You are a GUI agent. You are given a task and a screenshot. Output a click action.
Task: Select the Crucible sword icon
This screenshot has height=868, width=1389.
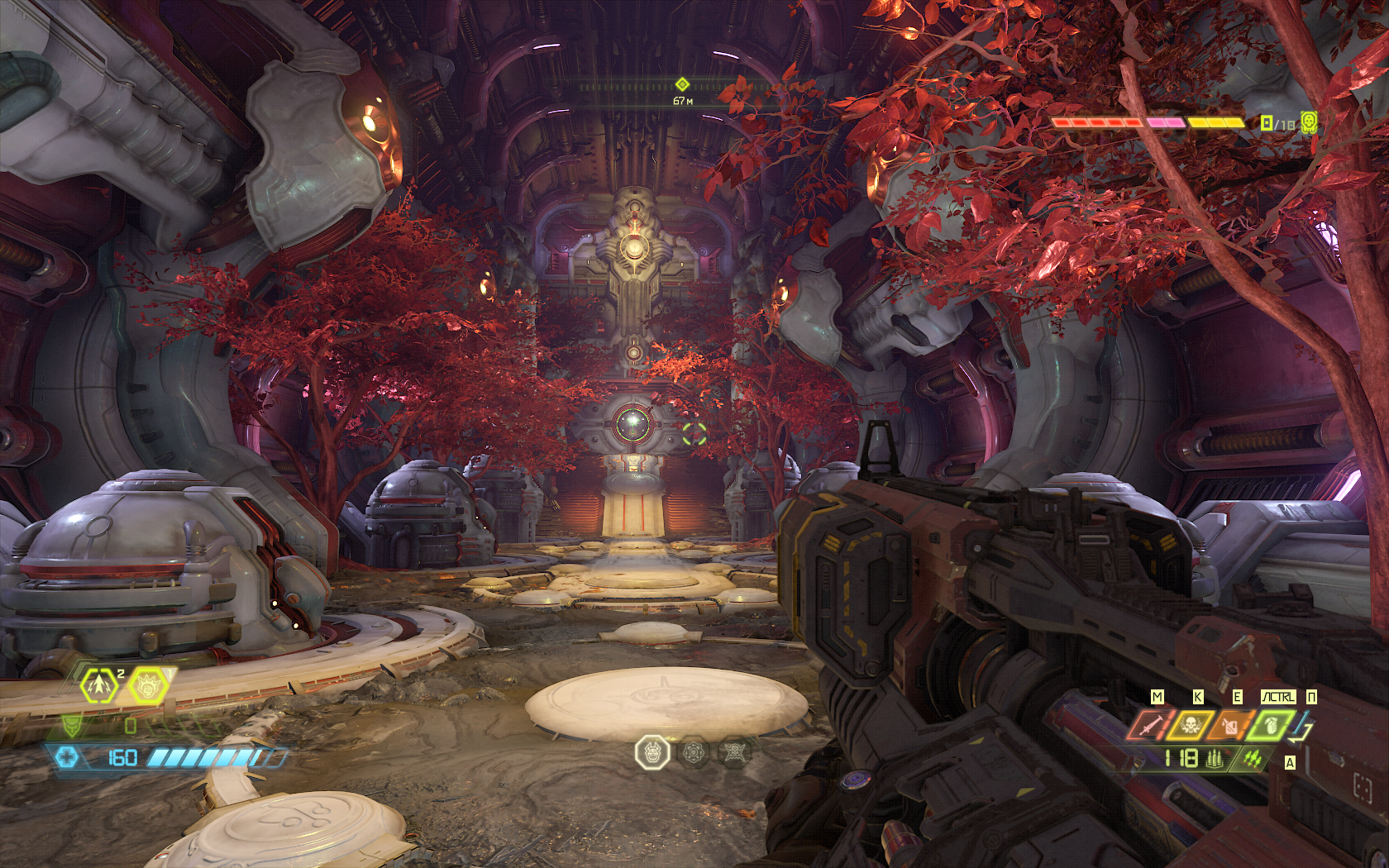click(1150, 726)
